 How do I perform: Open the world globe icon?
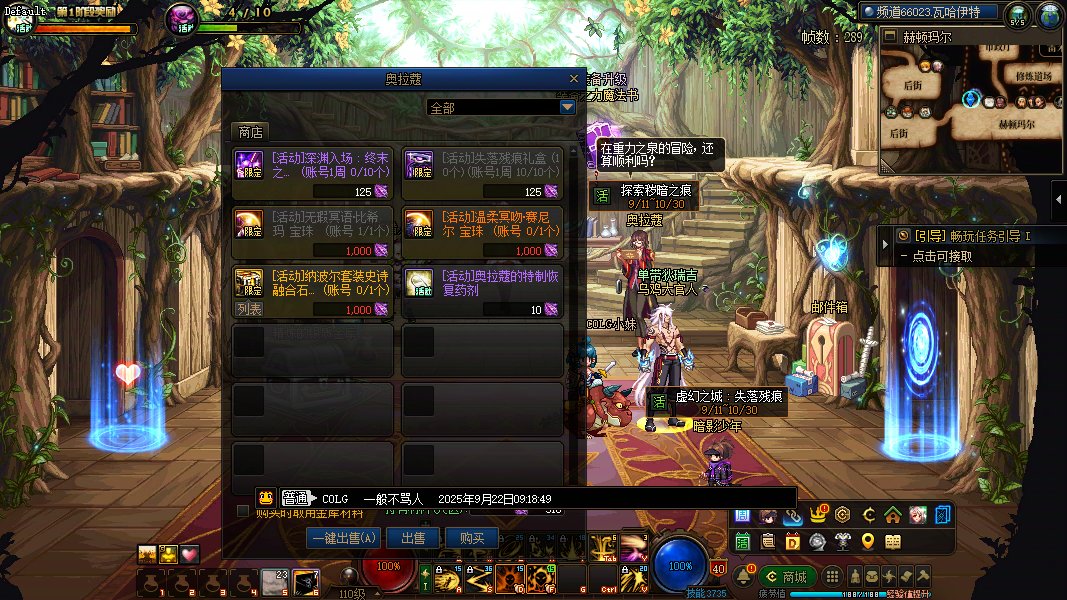(1049, 15)
